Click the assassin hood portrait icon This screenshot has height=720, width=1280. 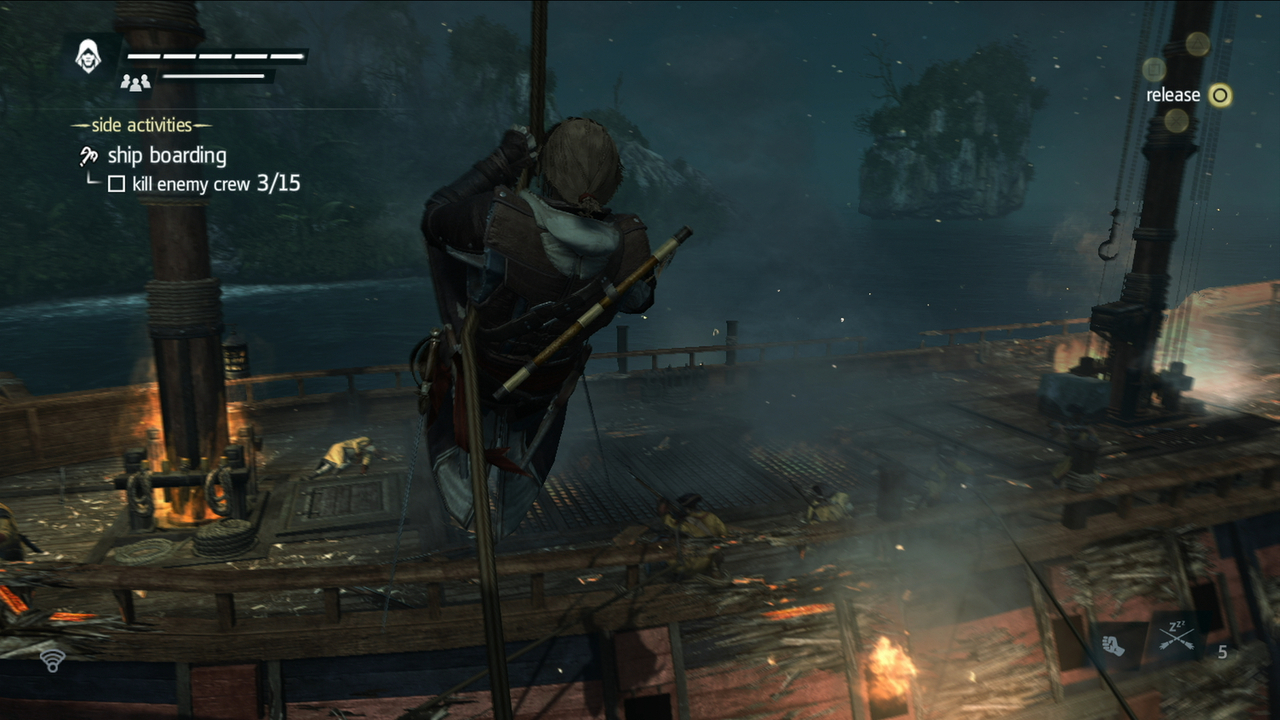(89, 57)
